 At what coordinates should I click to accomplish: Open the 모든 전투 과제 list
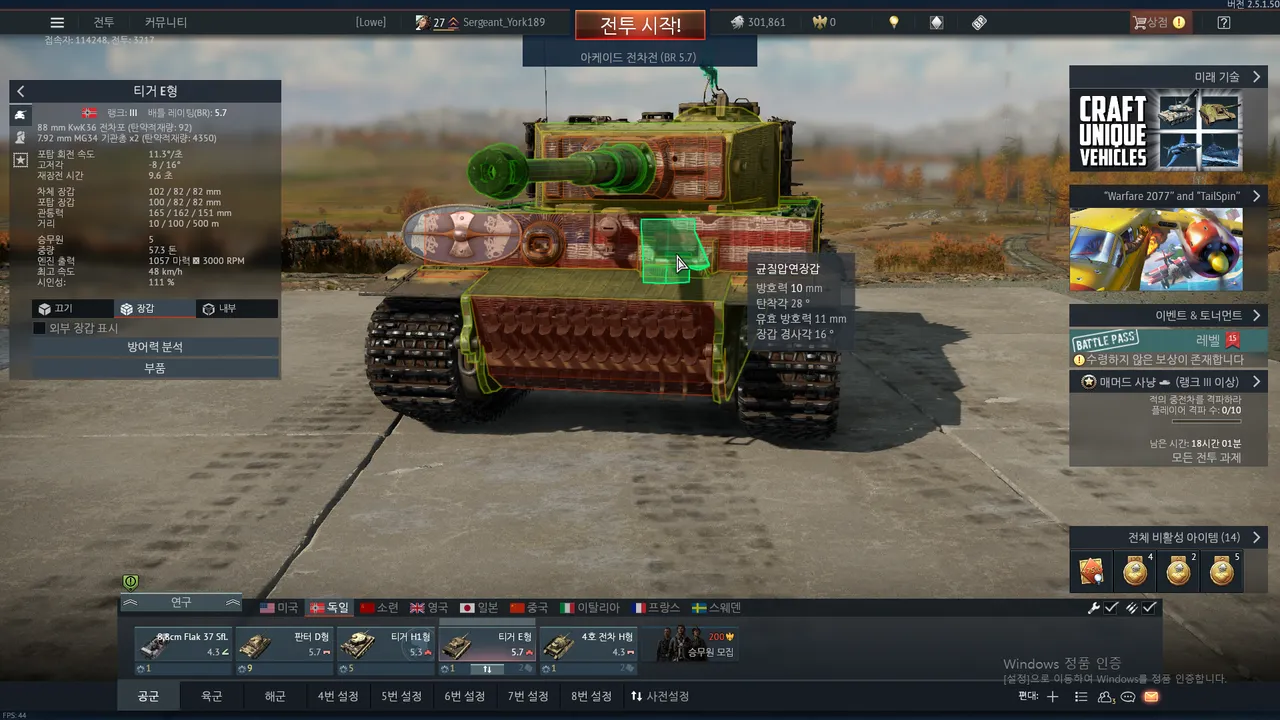click(1205, 458)
